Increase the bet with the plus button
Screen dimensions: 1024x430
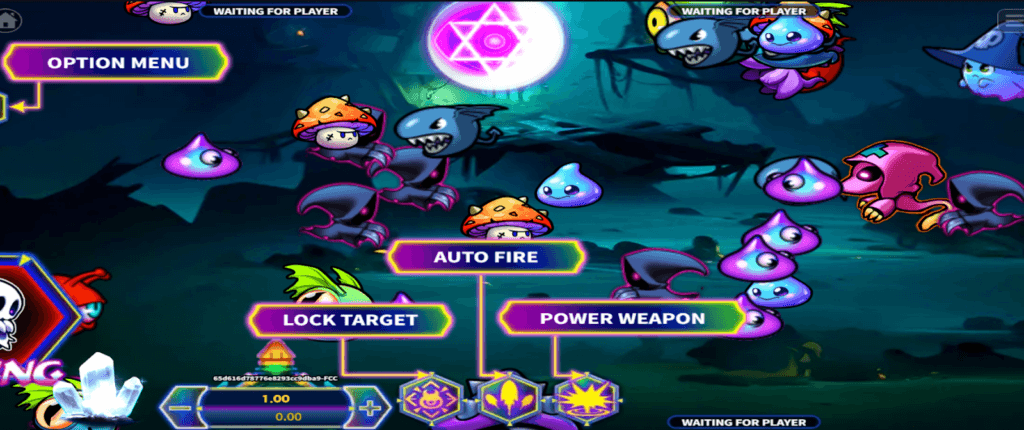tap(369, 408)
